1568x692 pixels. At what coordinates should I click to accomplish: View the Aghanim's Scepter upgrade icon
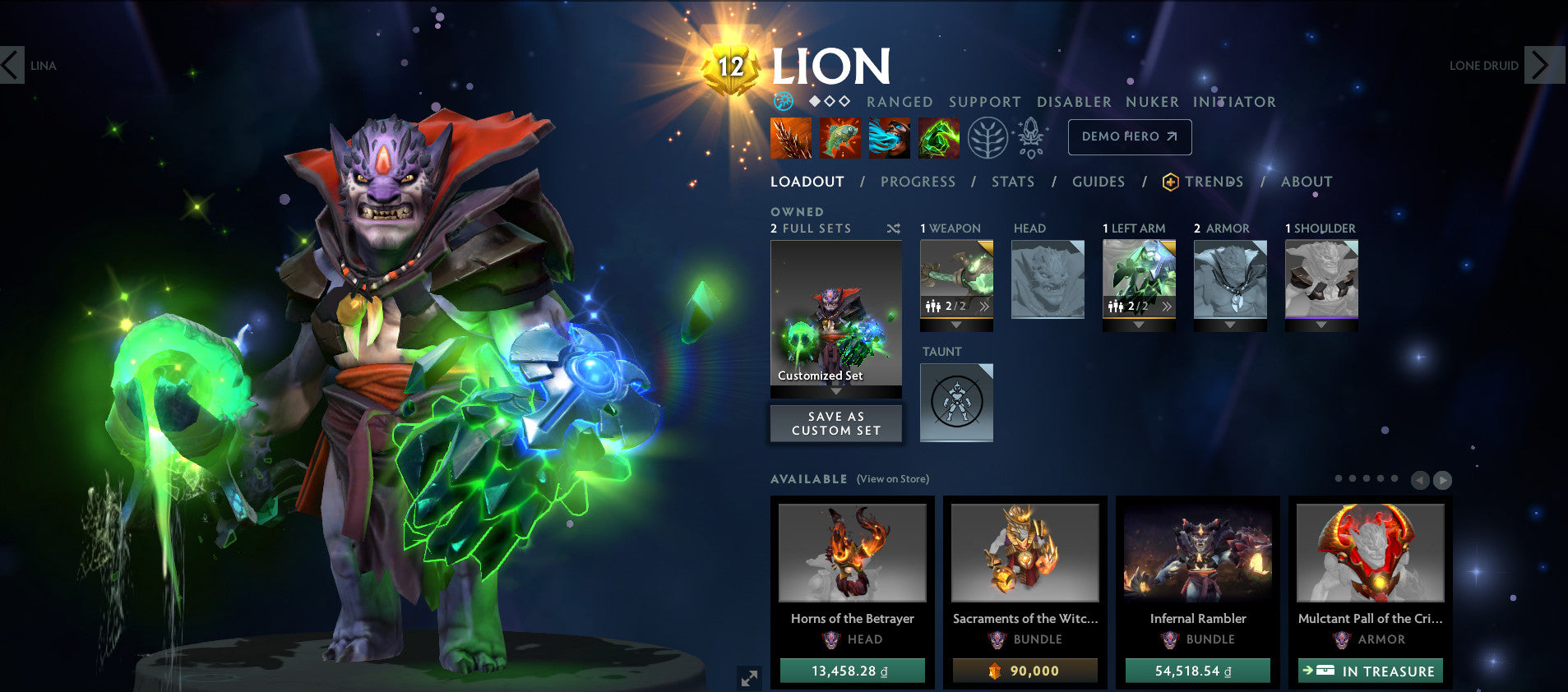(1029, 137)
